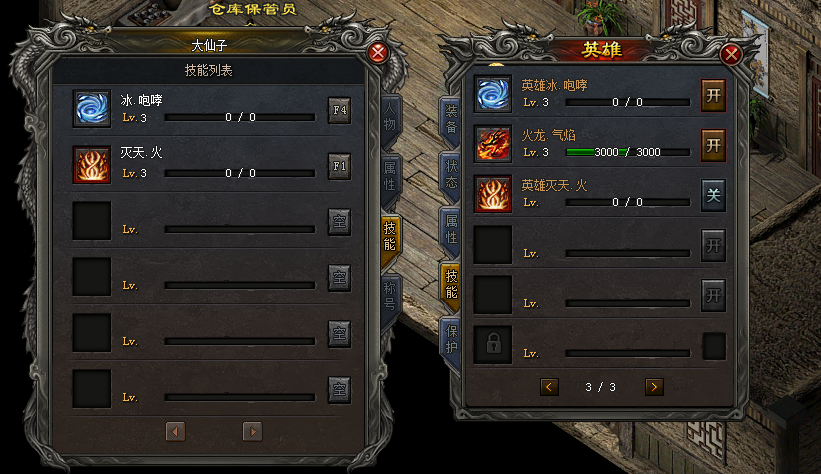821x474 pixels.
Task: Toggle the 开 button for 英雄冰咆哮
Action: 713,94
